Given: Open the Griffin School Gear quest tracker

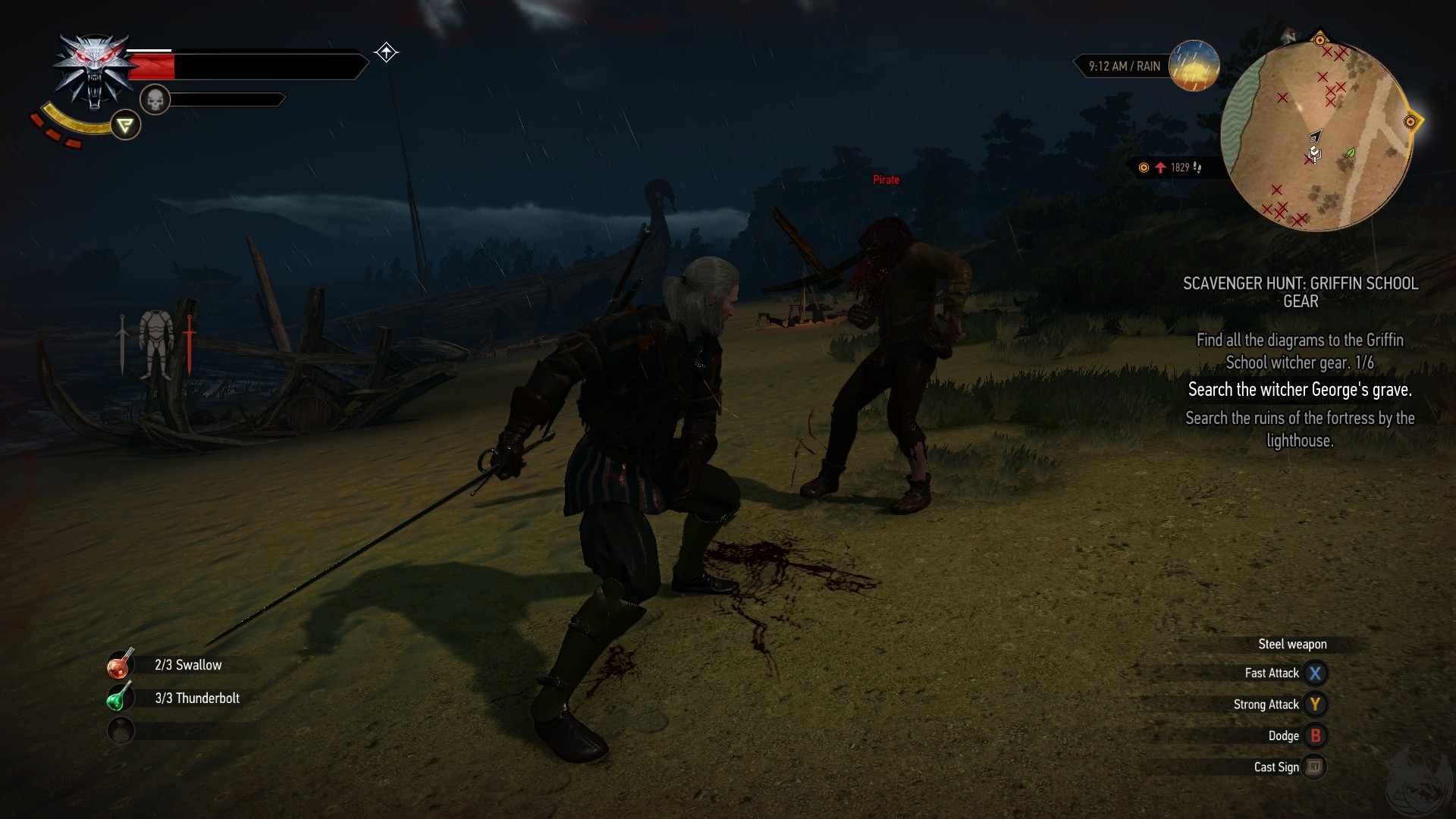Looking at the screenshot, I should [x=1300, y=292].
